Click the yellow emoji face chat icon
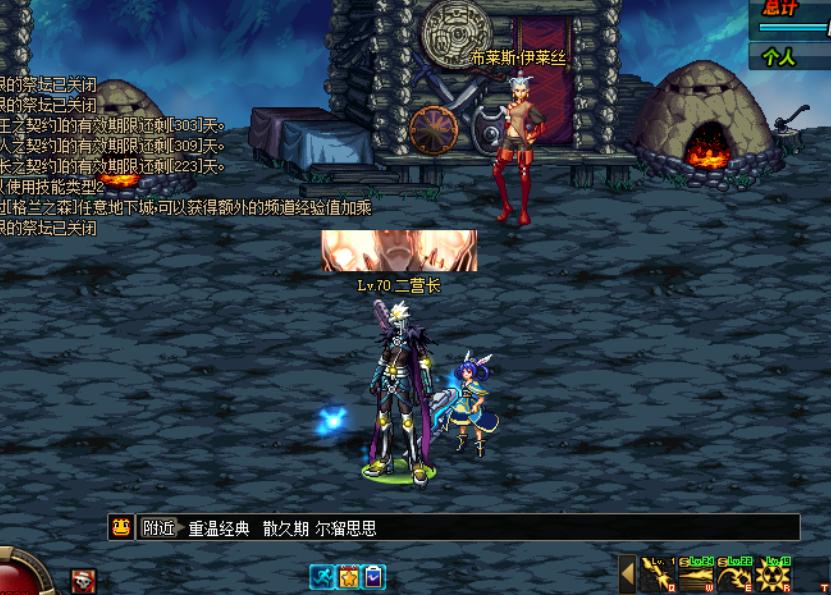Viewport: 831px width, 595px height. tap(121, 527)
